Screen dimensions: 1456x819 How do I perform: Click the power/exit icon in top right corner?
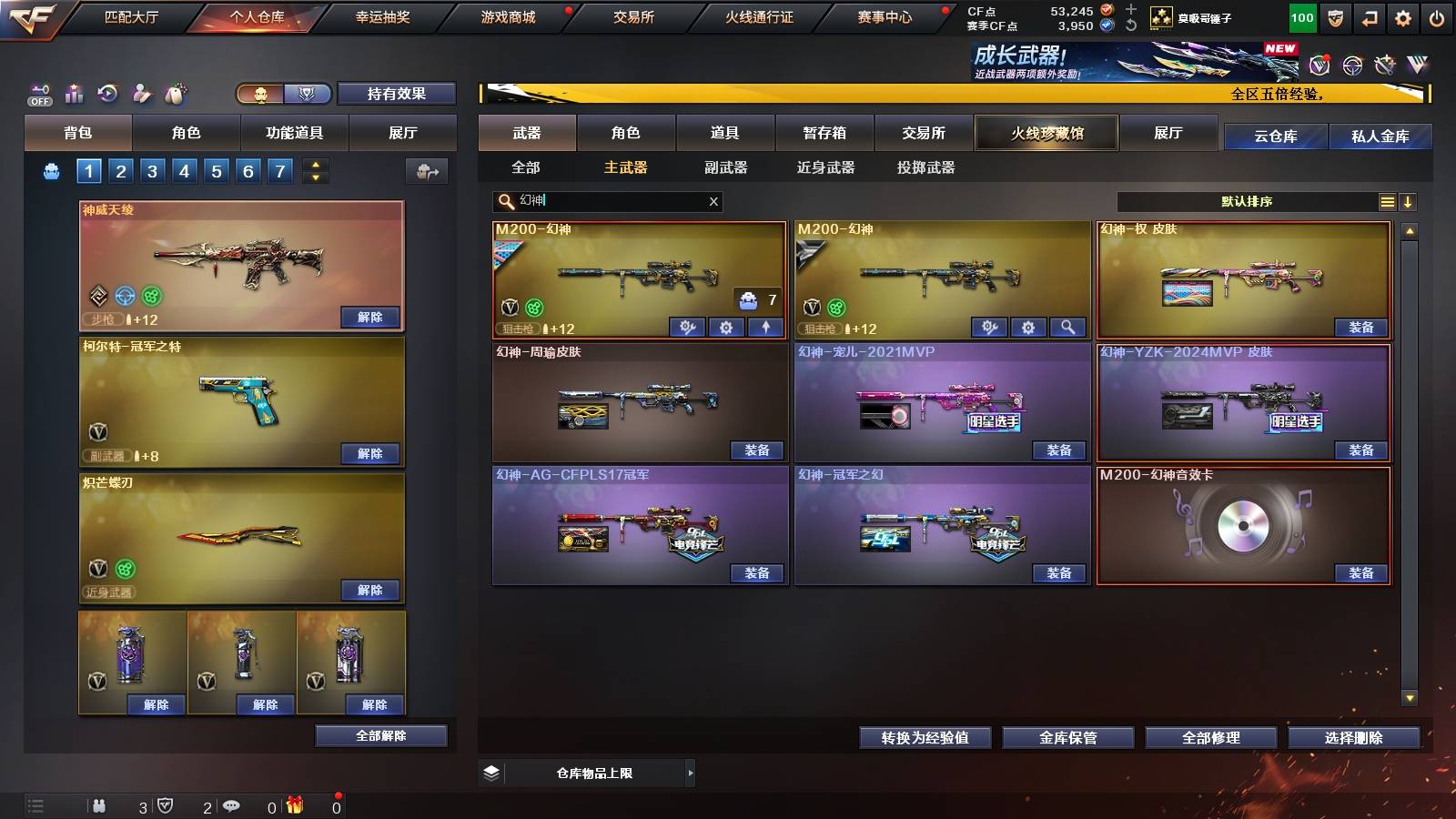click(1436, 15)
